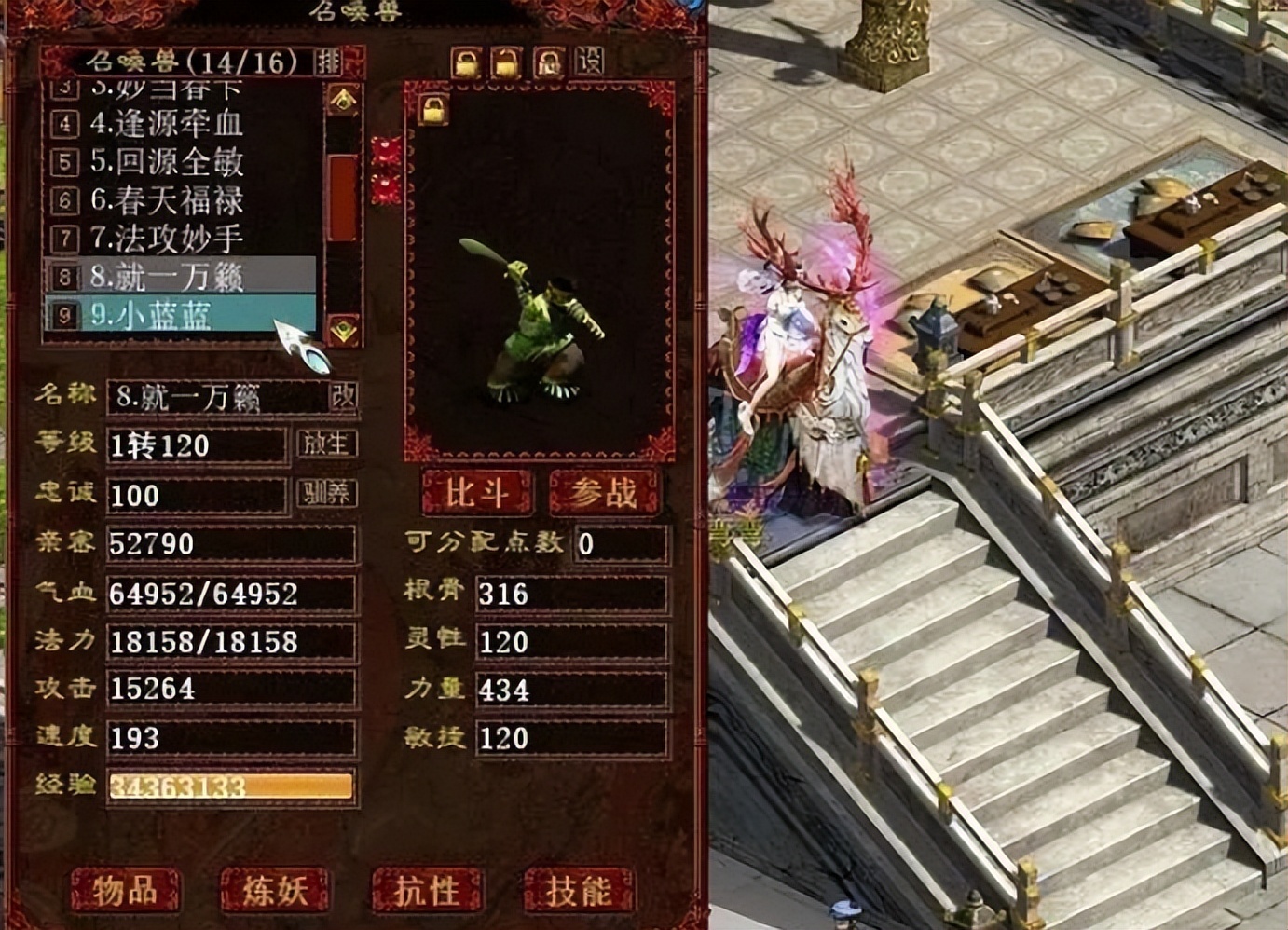Switch to the 炼妖 tab
The width and height of the screenshot is (1288, 930).
coord(275,890)
